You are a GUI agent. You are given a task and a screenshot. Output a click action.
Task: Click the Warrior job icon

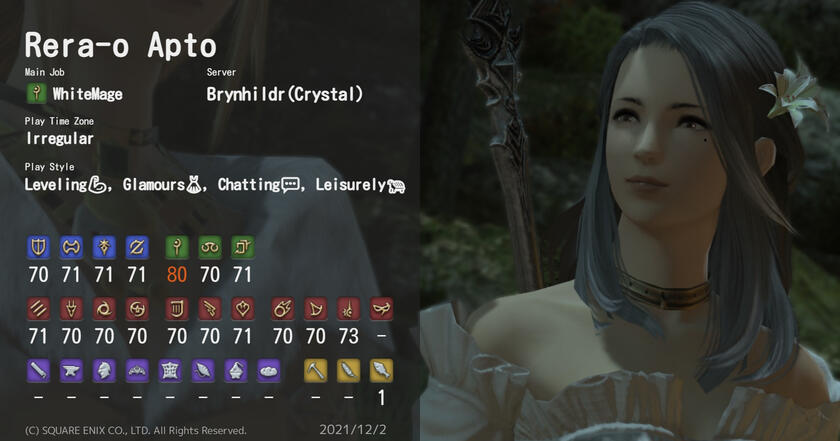click(x=71, y=246)
